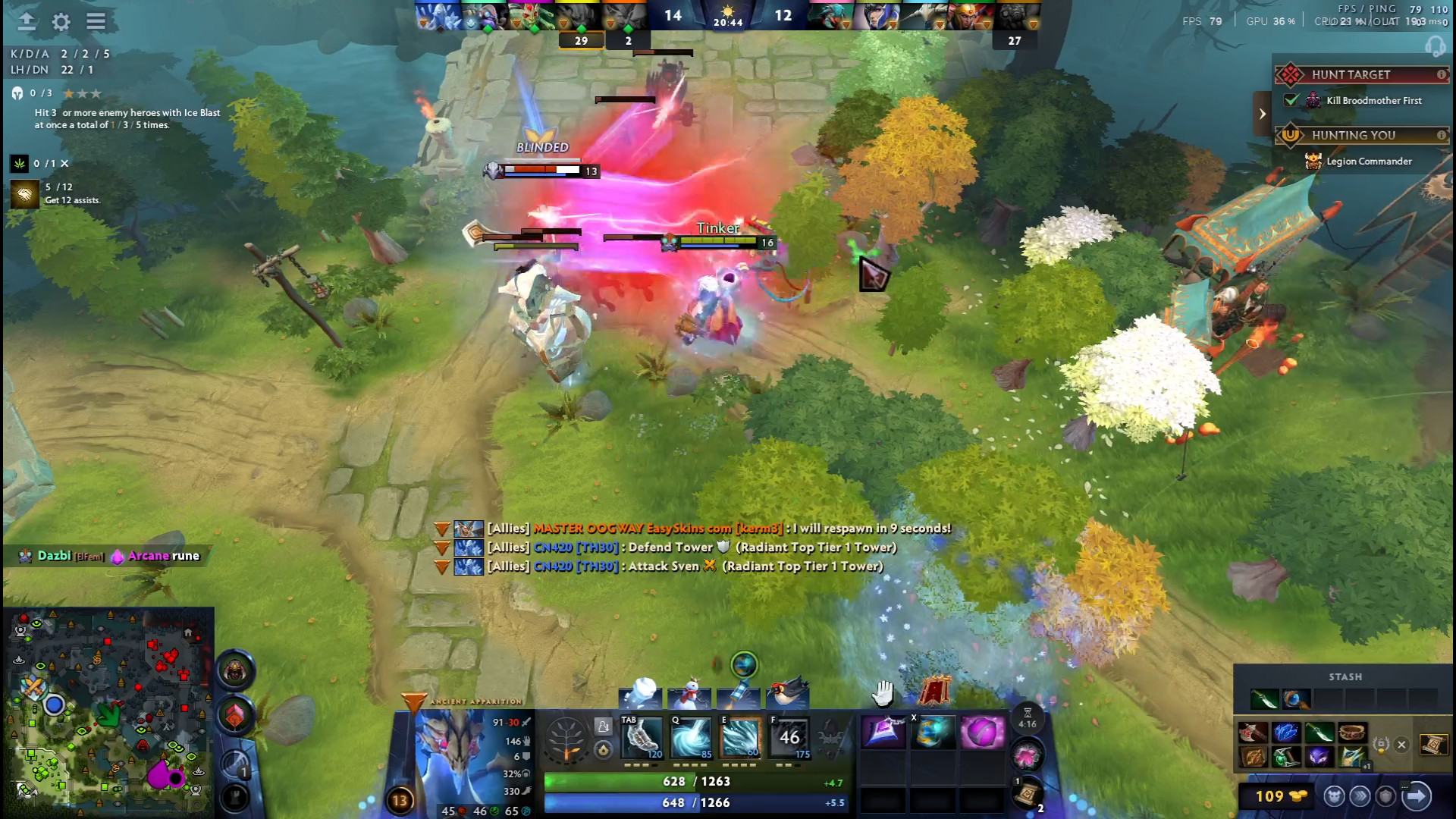Viewport: 1456px width, 819px height.
Task: Open the talent tree
Action: pyautogui.click(x=566, y=739)
